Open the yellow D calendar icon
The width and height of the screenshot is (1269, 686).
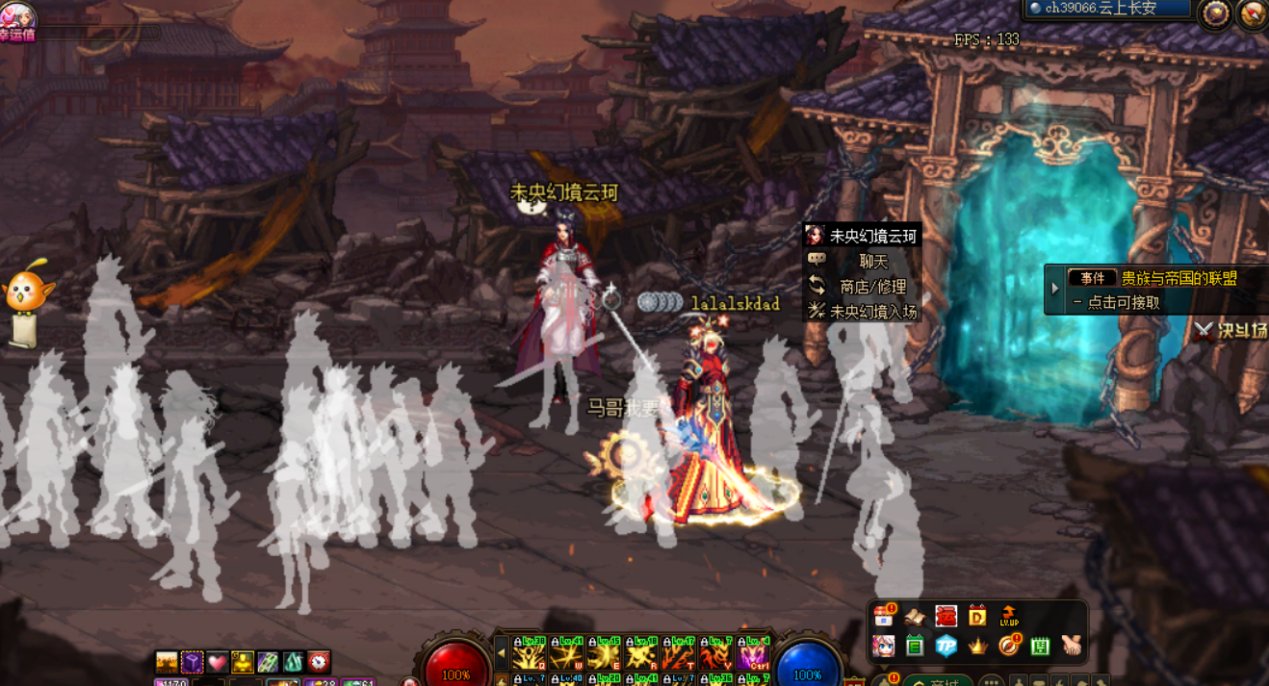click(977, 616)
